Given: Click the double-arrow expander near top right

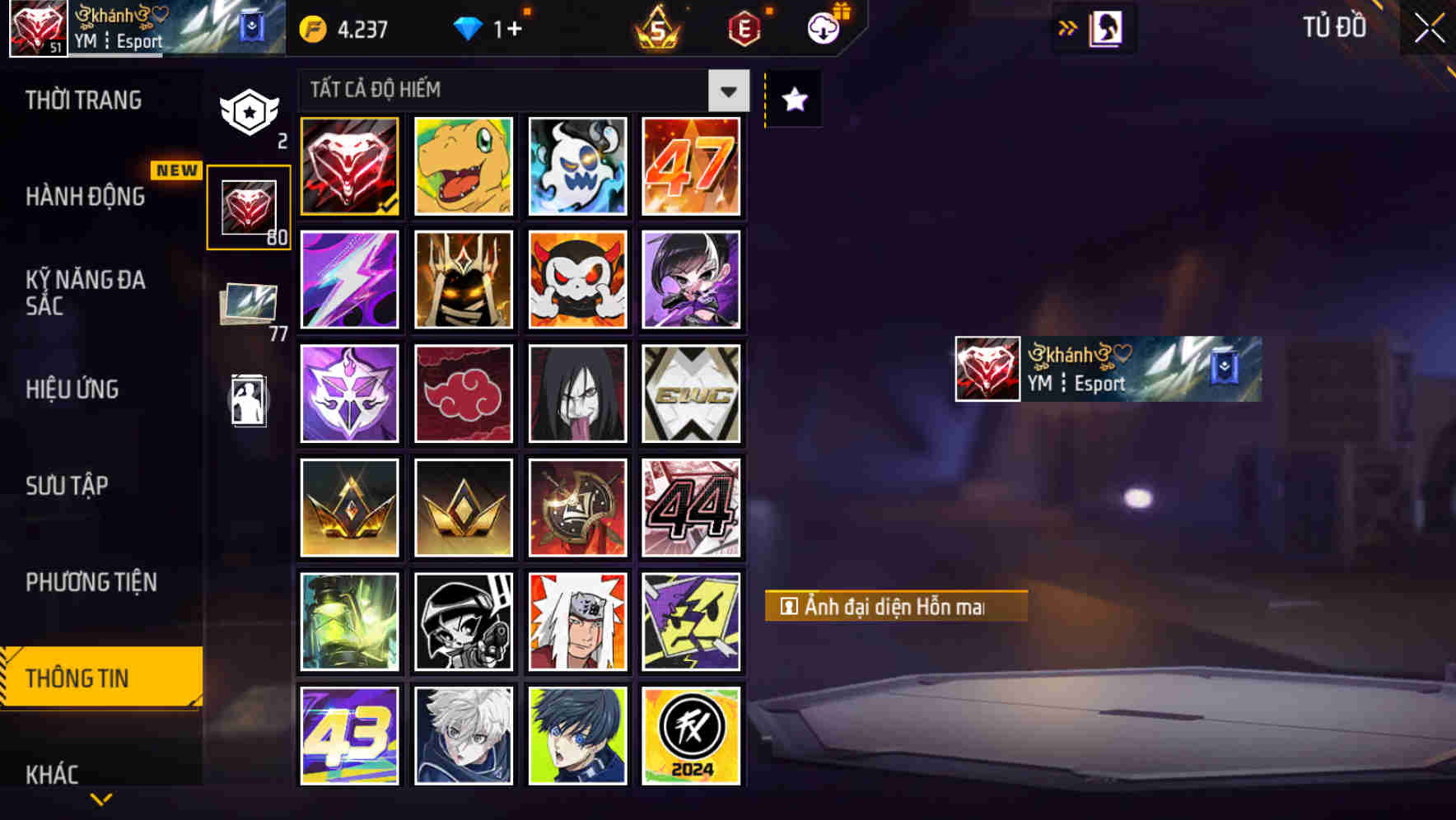Looking at the screenshot, I should (x=1067, y=28).
